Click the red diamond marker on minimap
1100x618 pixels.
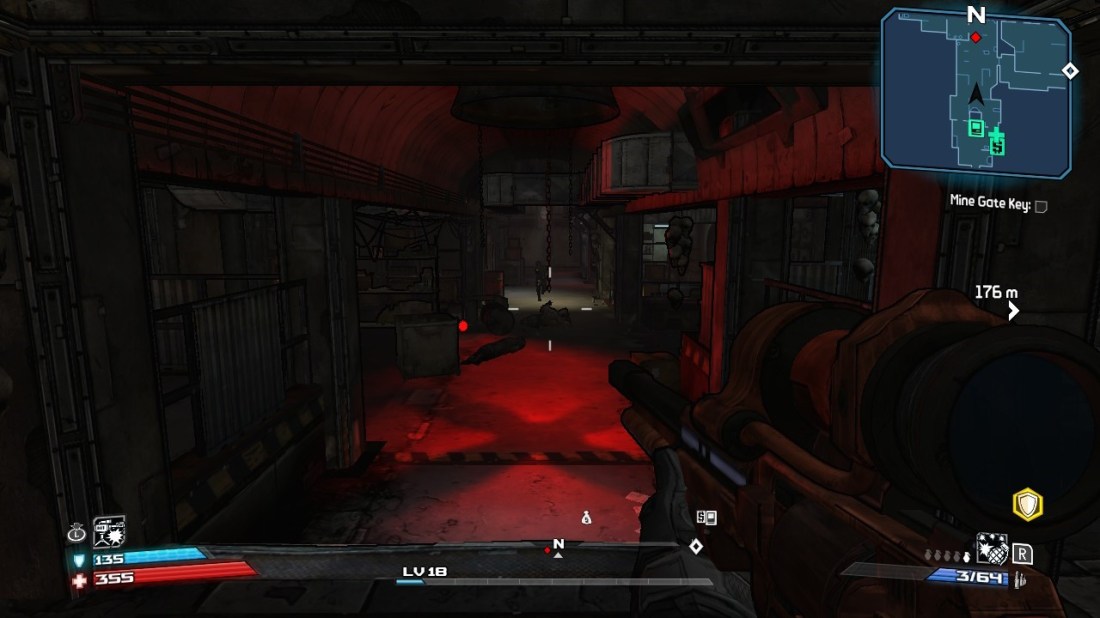point(976,37)
